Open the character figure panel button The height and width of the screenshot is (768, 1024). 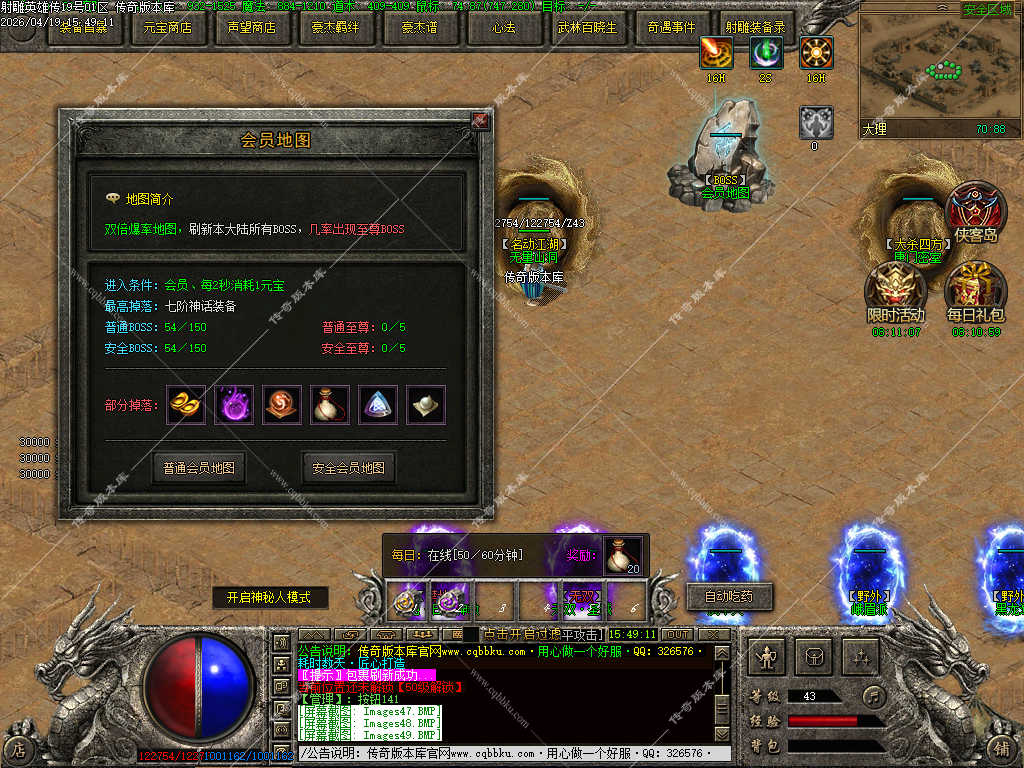[767, 656]
